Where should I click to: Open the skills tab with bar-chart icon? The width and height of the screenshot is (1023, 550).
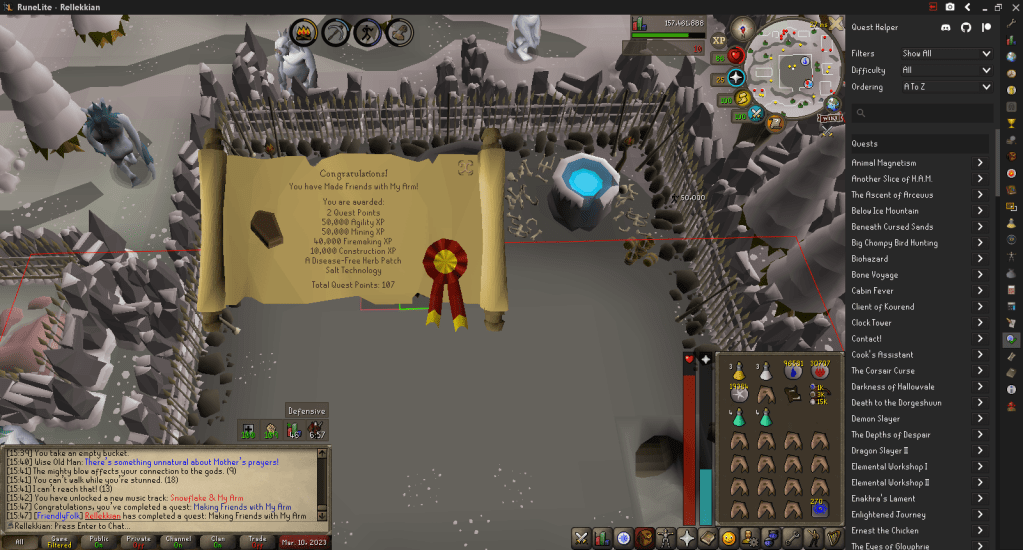pyautogui.click(x=603, y=537)
